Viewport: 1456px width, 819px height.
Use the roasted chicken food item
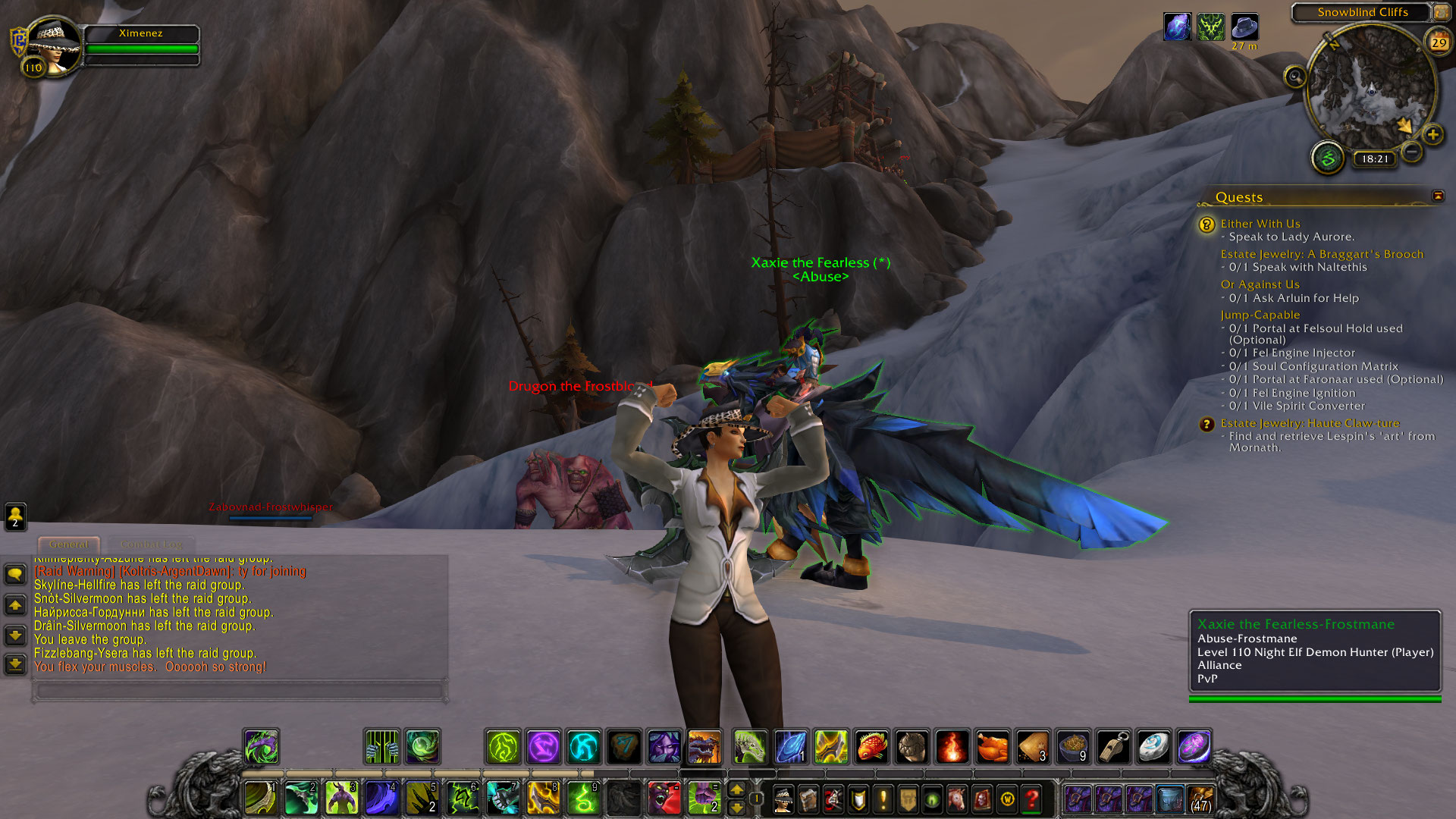click(x=993, y=747)
